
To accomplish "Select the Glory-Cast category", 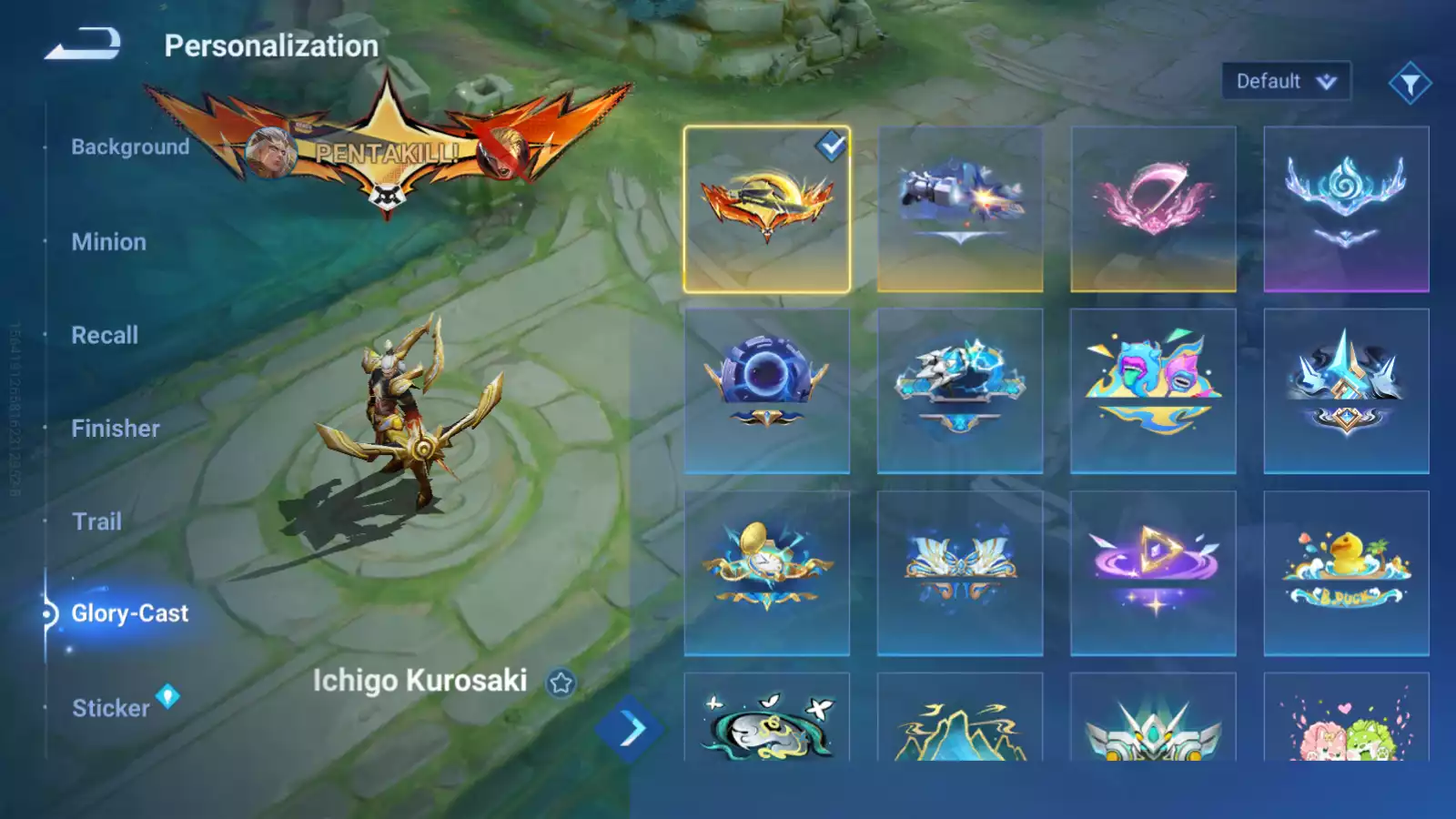I will click(130, 613).
